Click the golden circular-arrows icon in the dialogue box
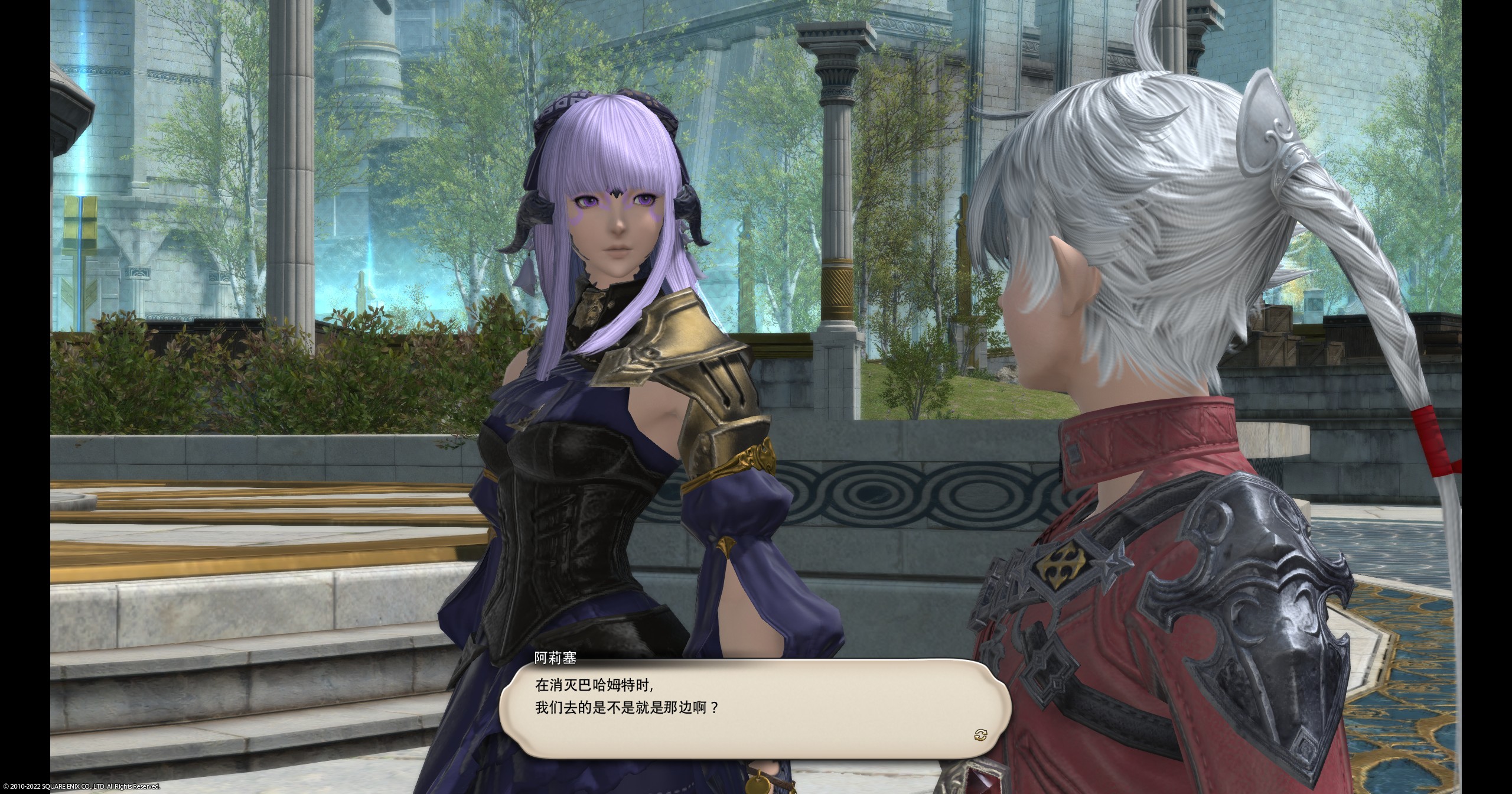Screen dimensions: 1512x794 tap(982, 734)
